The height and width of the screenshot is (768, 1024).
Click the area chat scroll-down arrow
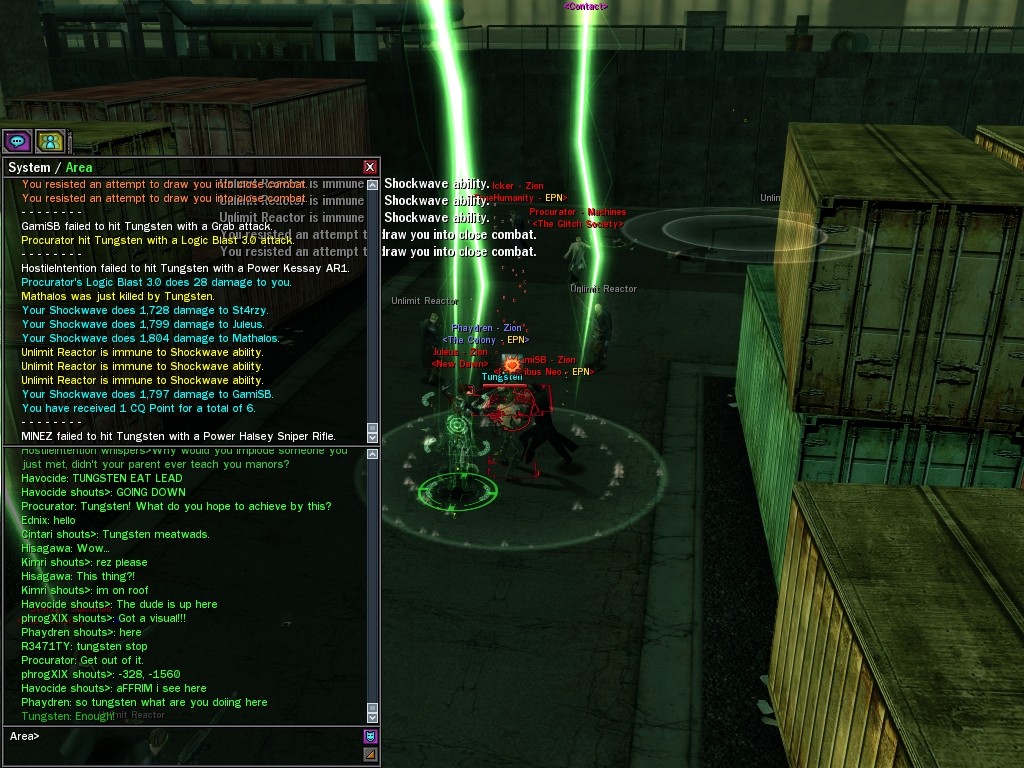tap(373, 717)
